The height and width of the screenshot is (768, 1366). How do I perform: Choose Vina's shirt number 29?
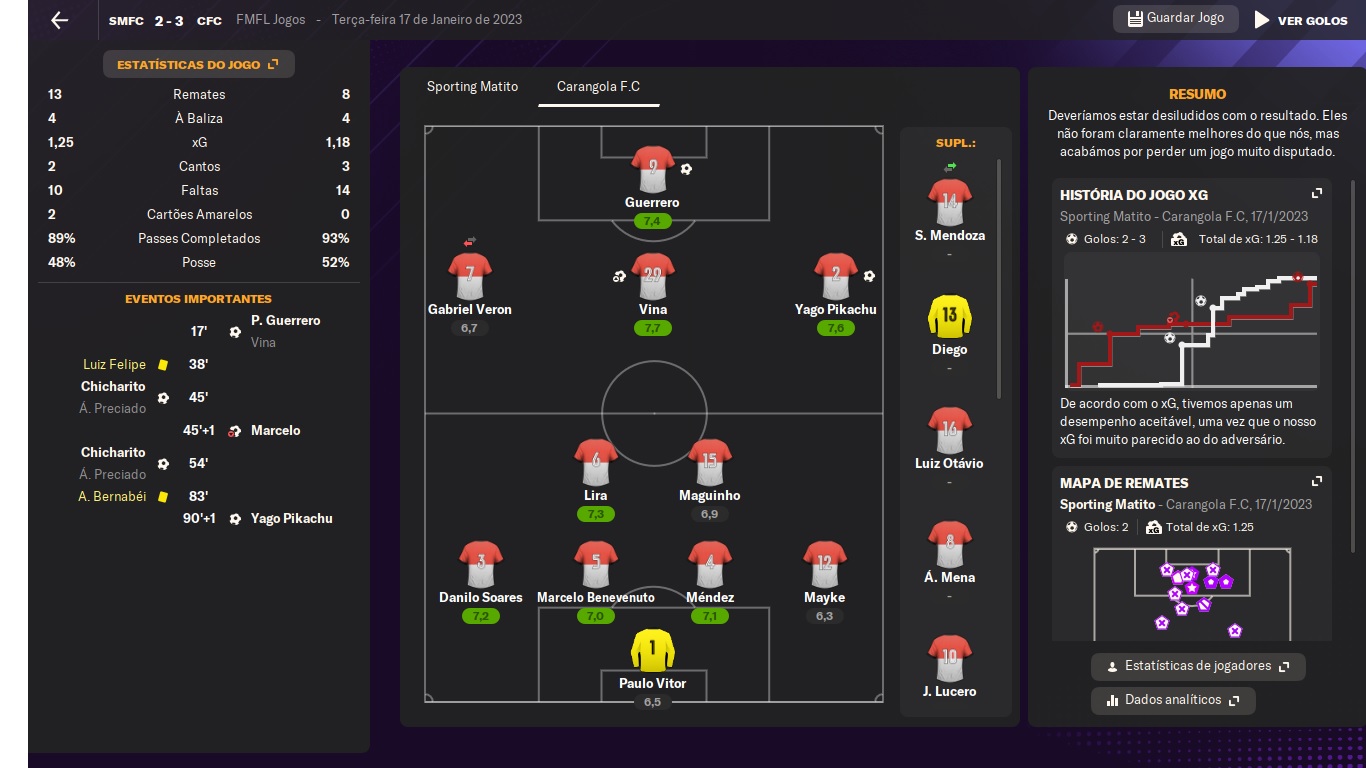pyautogui.click(x=652, y=276)
